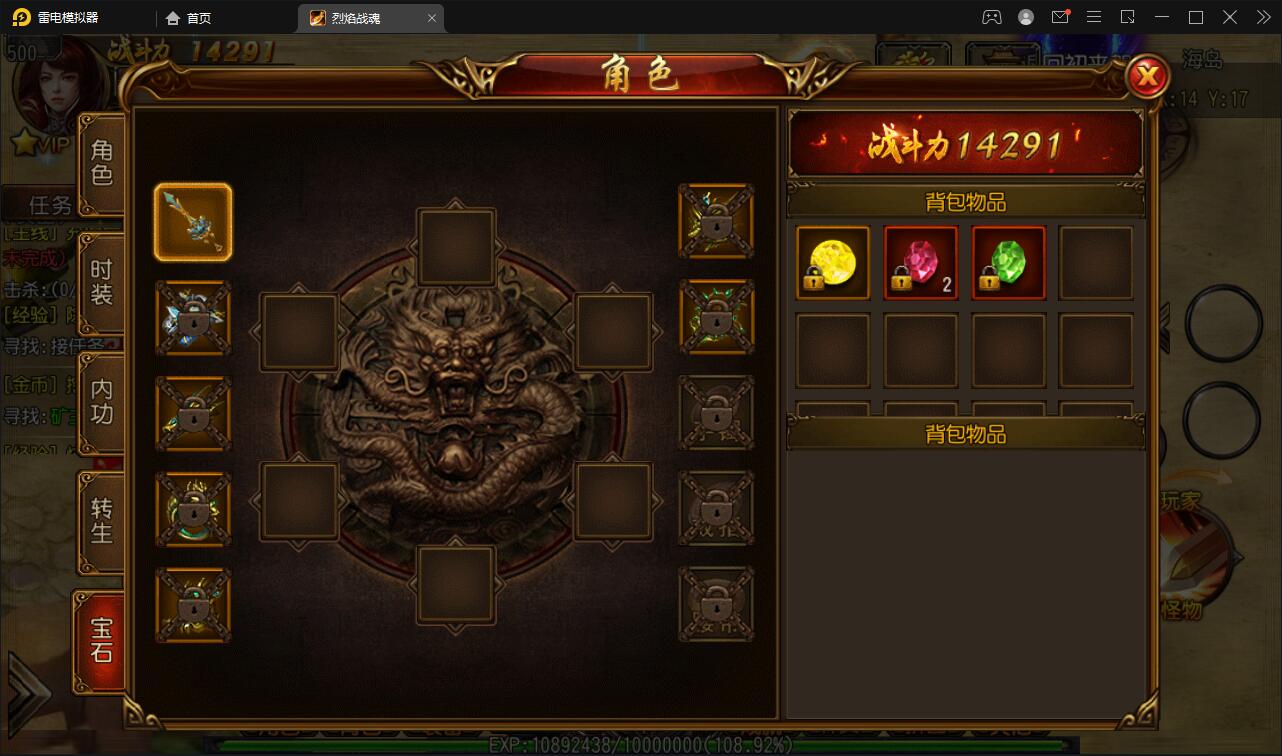Select the equipped spear weapon icon

(193, 221)
